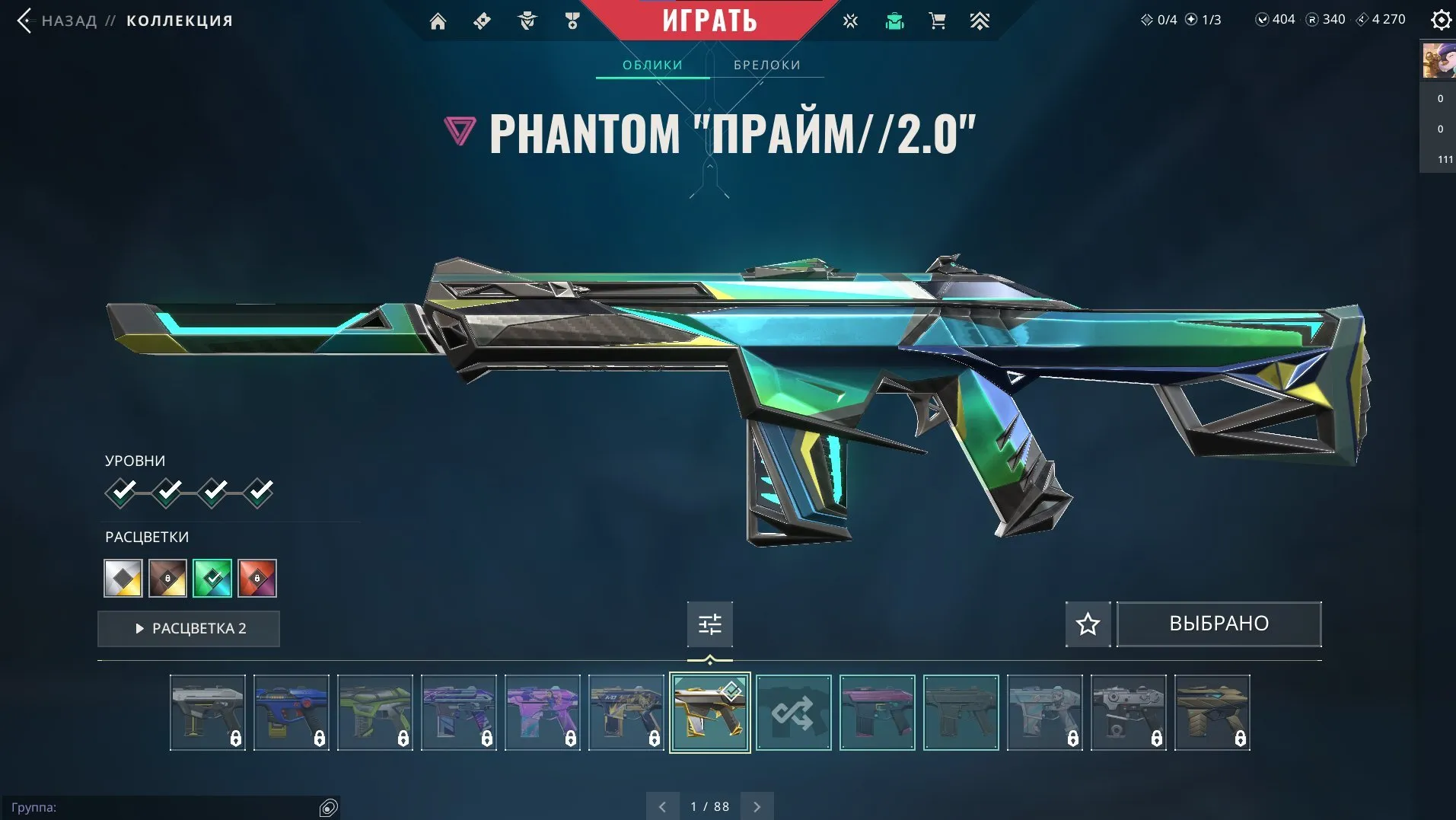Viewport: 1456px width, 820px height.
Task: Open the filter sliders panel above thumbnails
Action: (709, 624)
